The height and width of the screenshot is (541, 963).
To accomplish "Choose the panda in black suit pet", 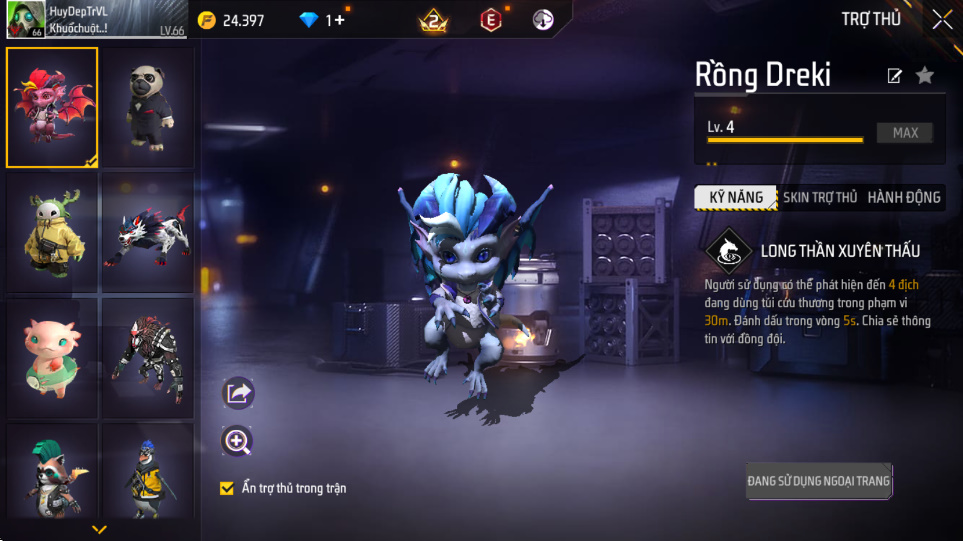I will (148, 107).
